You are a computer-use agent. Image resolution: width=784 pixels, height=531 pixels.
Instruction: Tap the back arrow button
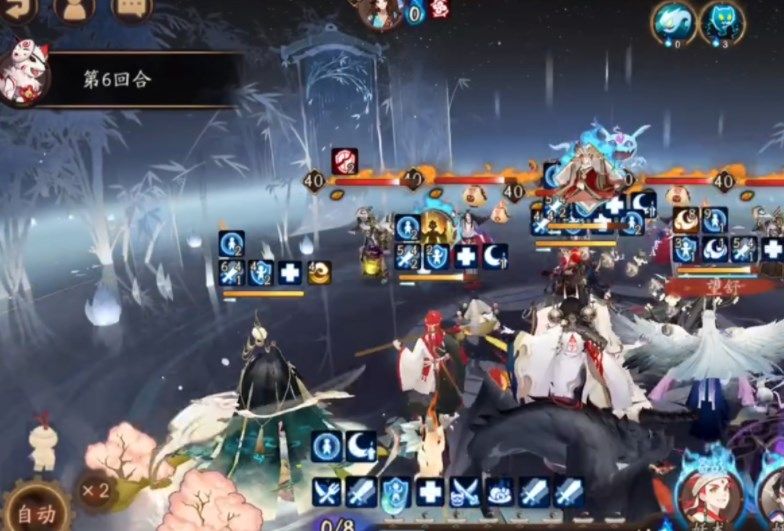click(x=18, y=8)
